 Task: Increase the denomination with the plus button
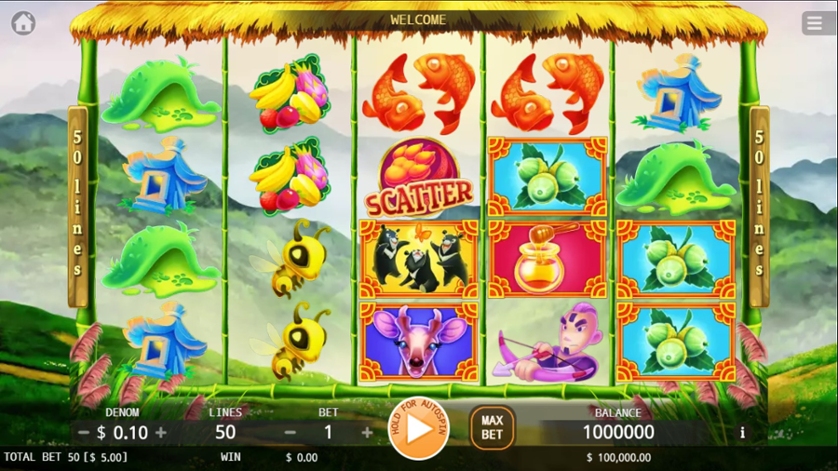coord(161,433)
